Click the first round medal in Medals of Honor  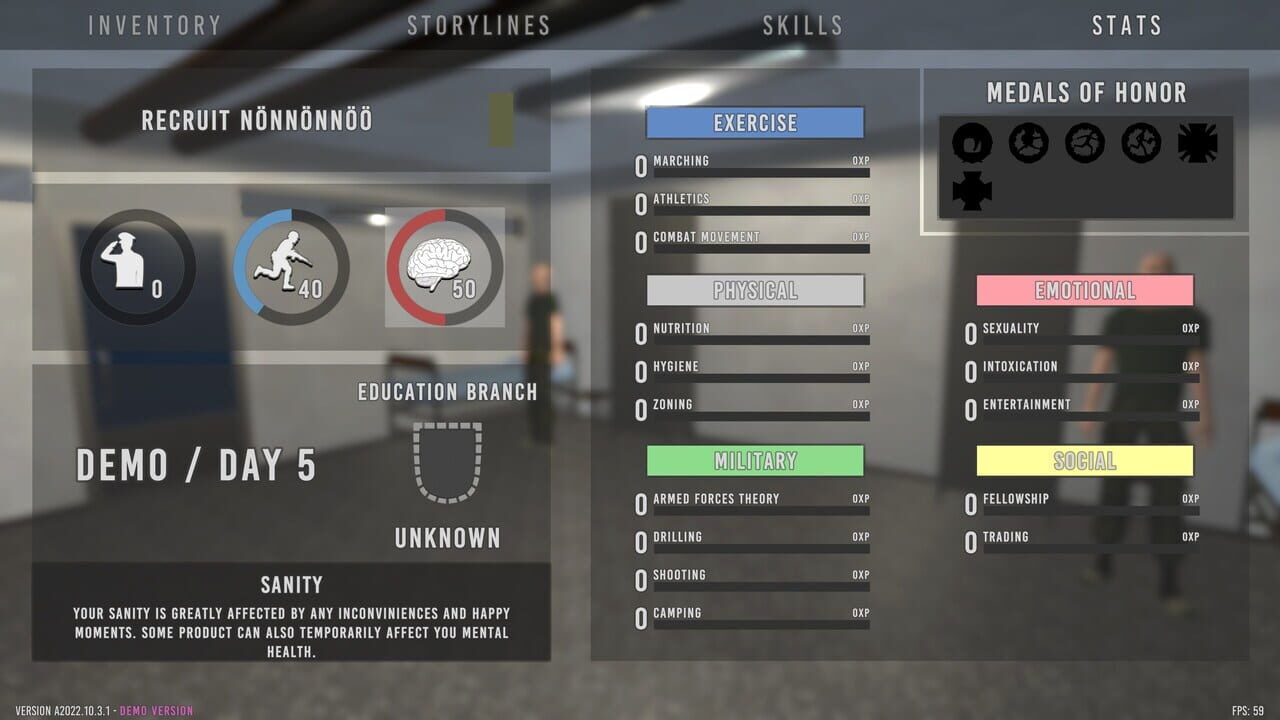click(970, 142)
